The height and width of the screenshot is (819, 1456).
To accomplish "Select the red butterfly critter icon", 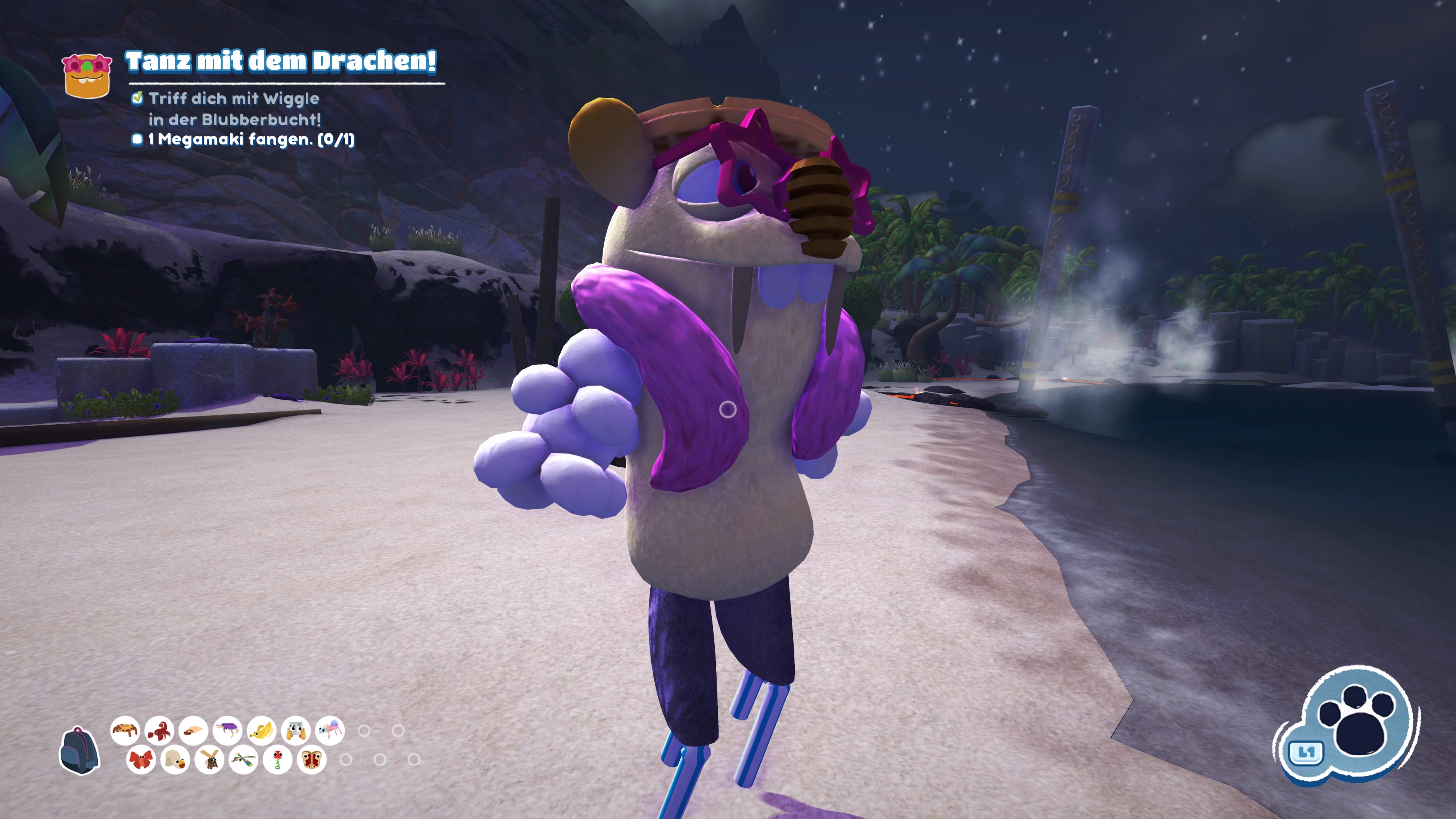I will (x=141, y=761).
